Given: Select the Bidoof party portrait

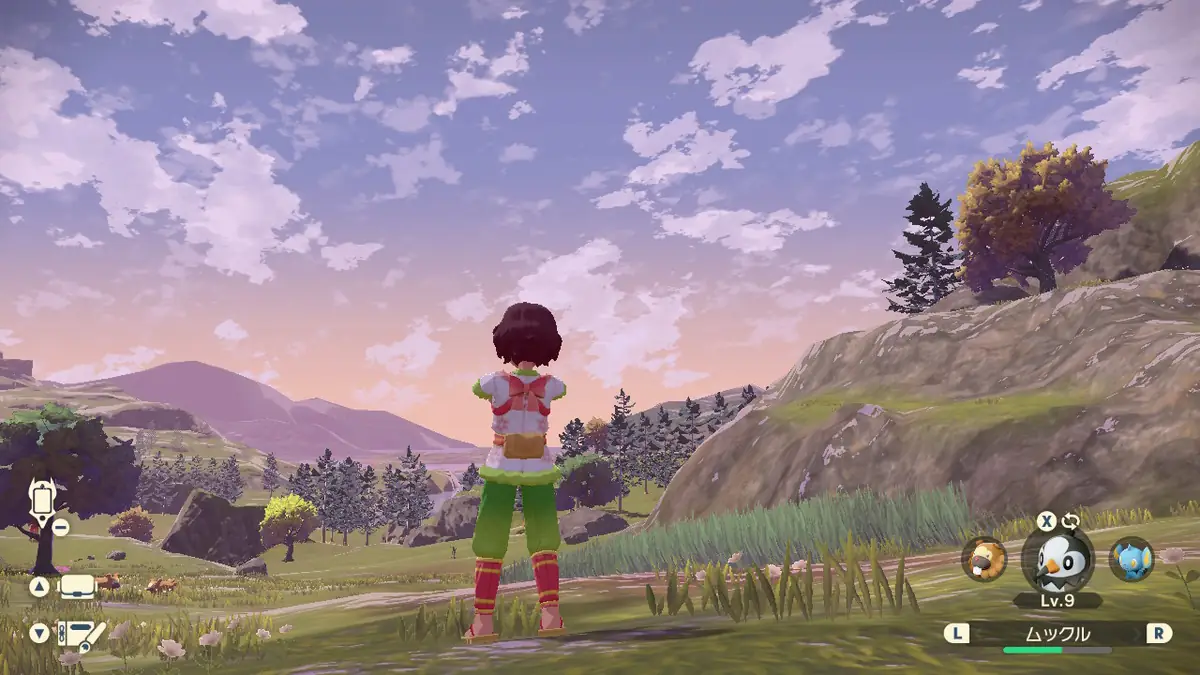Looking at the screenshot, I should (x=984, y=559).
